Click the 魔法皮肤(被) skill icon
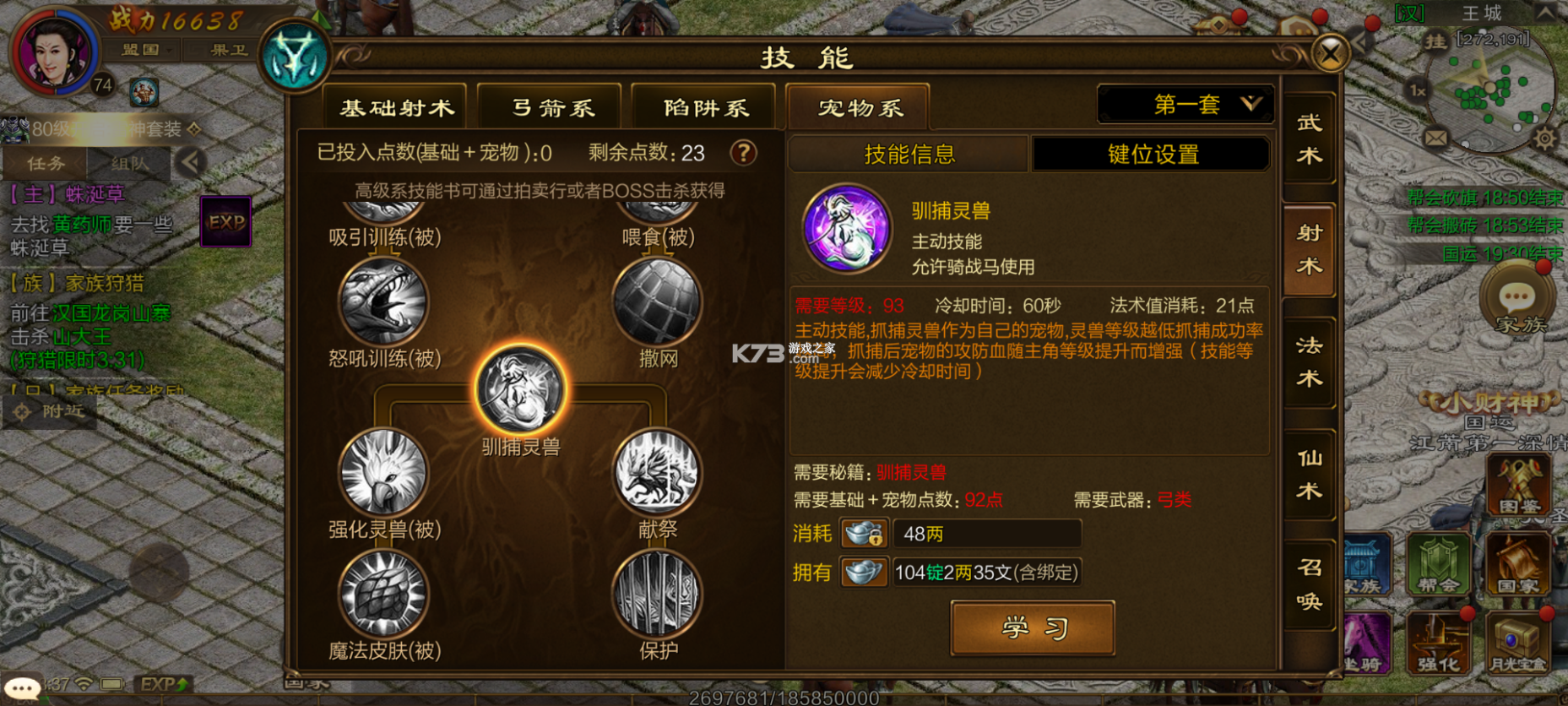Image resolution: width=1568 pixels, height=706 pixels. 384,595
